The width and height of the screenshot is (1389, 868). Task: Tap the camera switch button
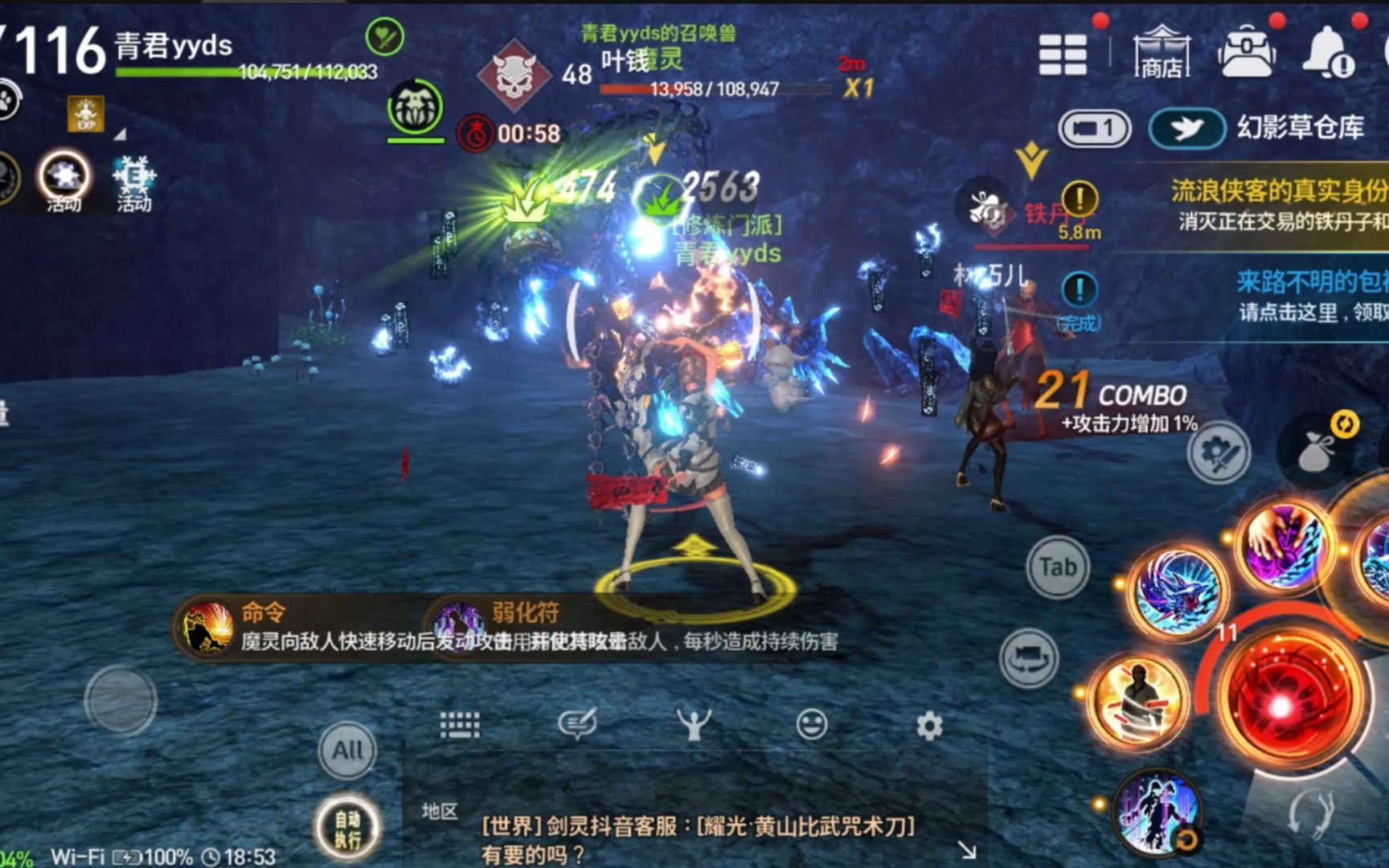click(x=1029, y=659)
